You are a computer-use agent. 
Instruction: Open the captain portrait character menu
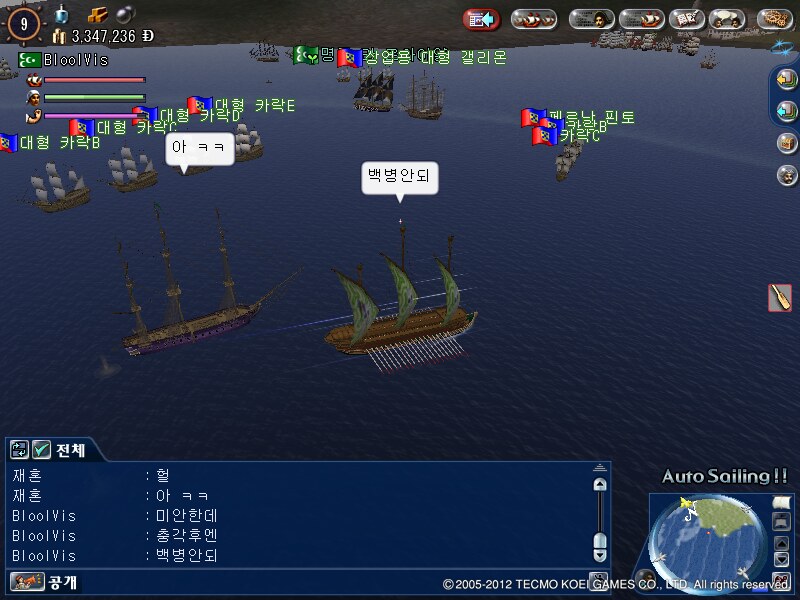(591, 19)
